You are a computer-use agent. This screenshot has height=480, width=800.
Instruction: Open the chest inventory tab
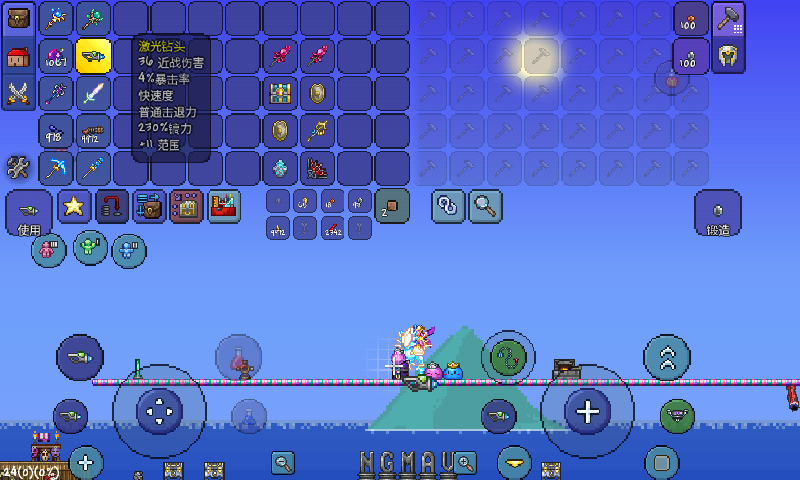[x=19, y=17]
